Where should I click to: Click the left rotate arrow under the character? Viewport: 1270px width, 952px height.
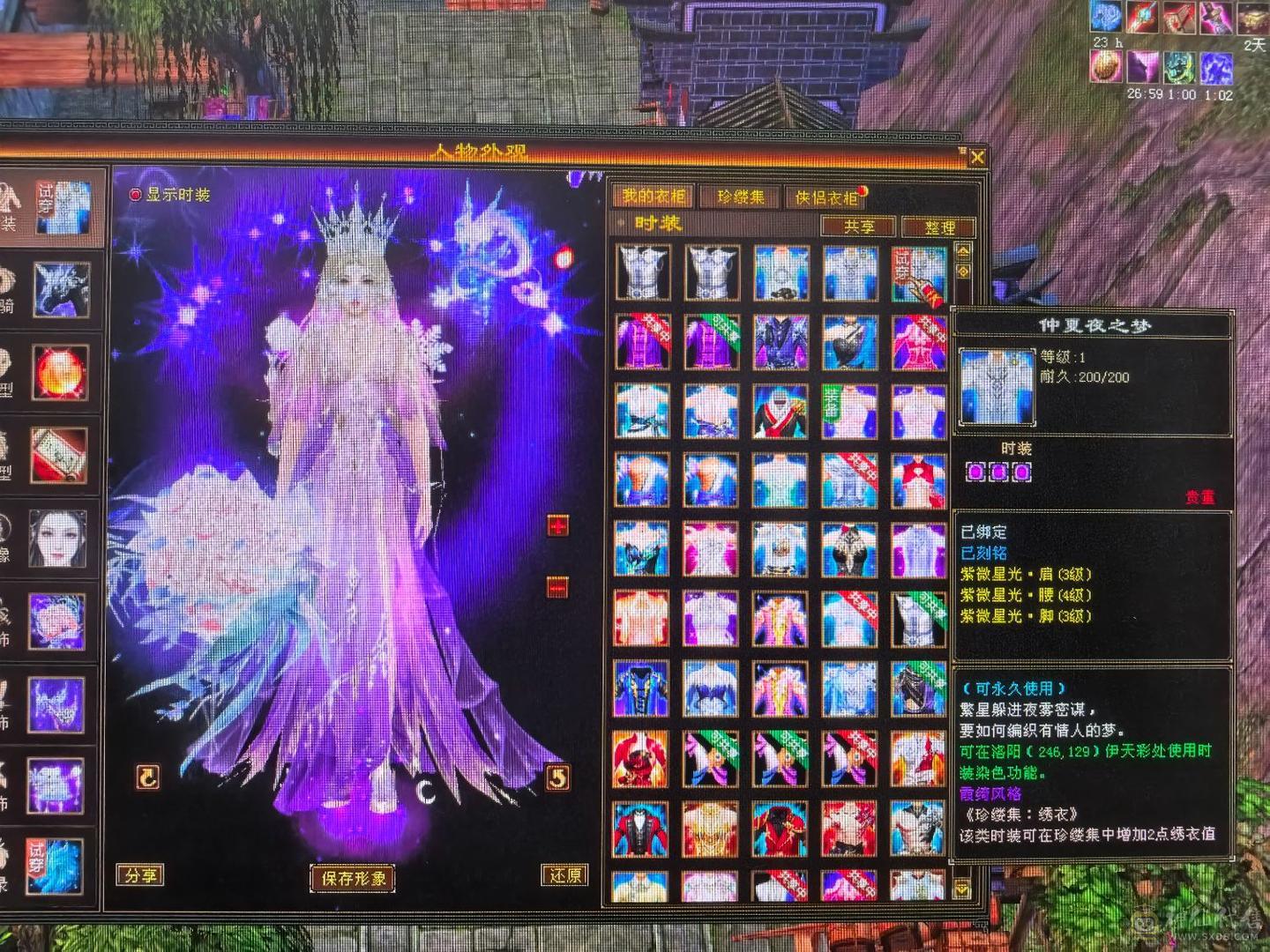(x=147, y=777)
